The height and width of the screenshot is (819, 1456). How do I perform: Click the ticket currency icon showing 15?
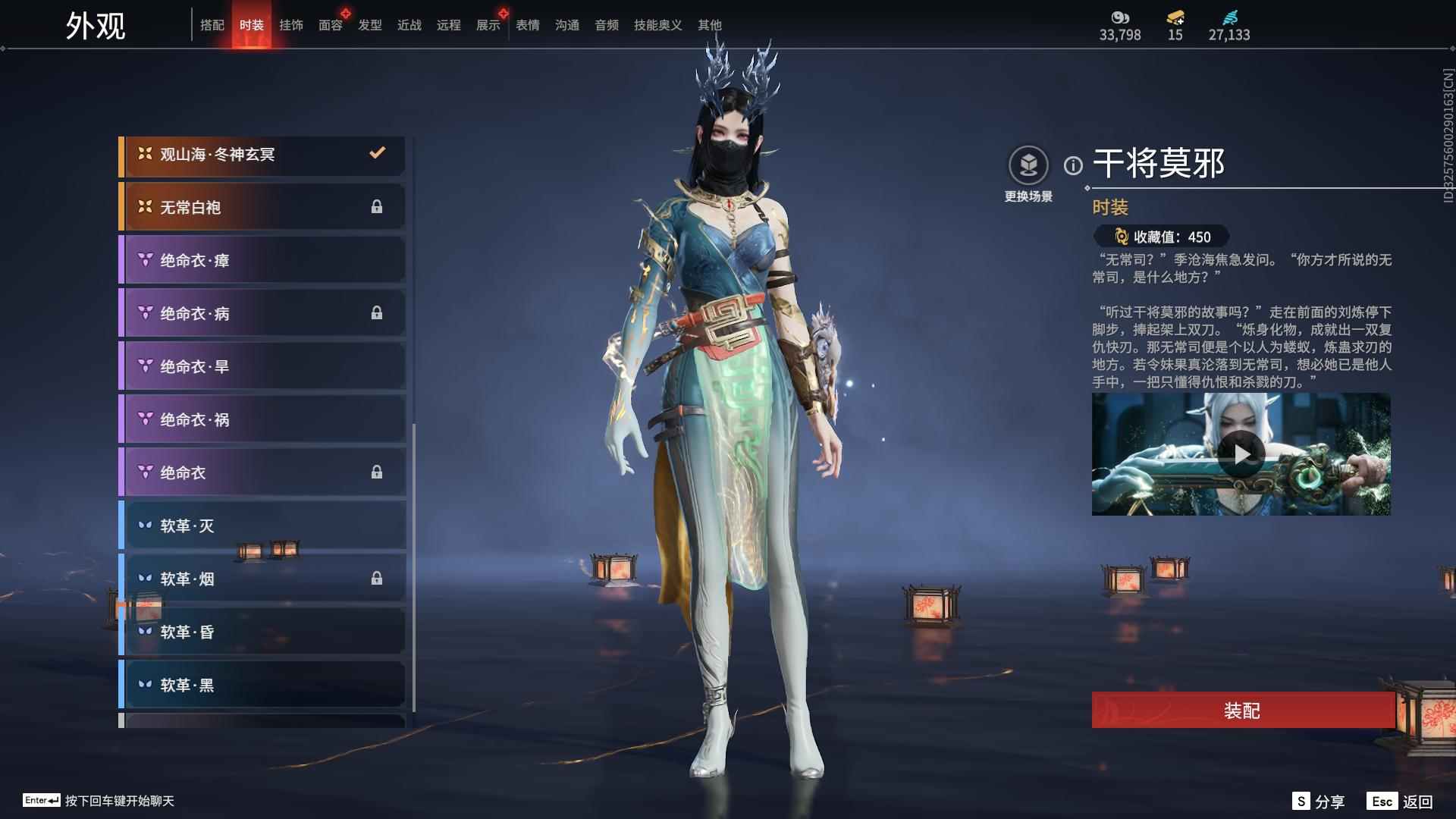tap(1174, 17)
